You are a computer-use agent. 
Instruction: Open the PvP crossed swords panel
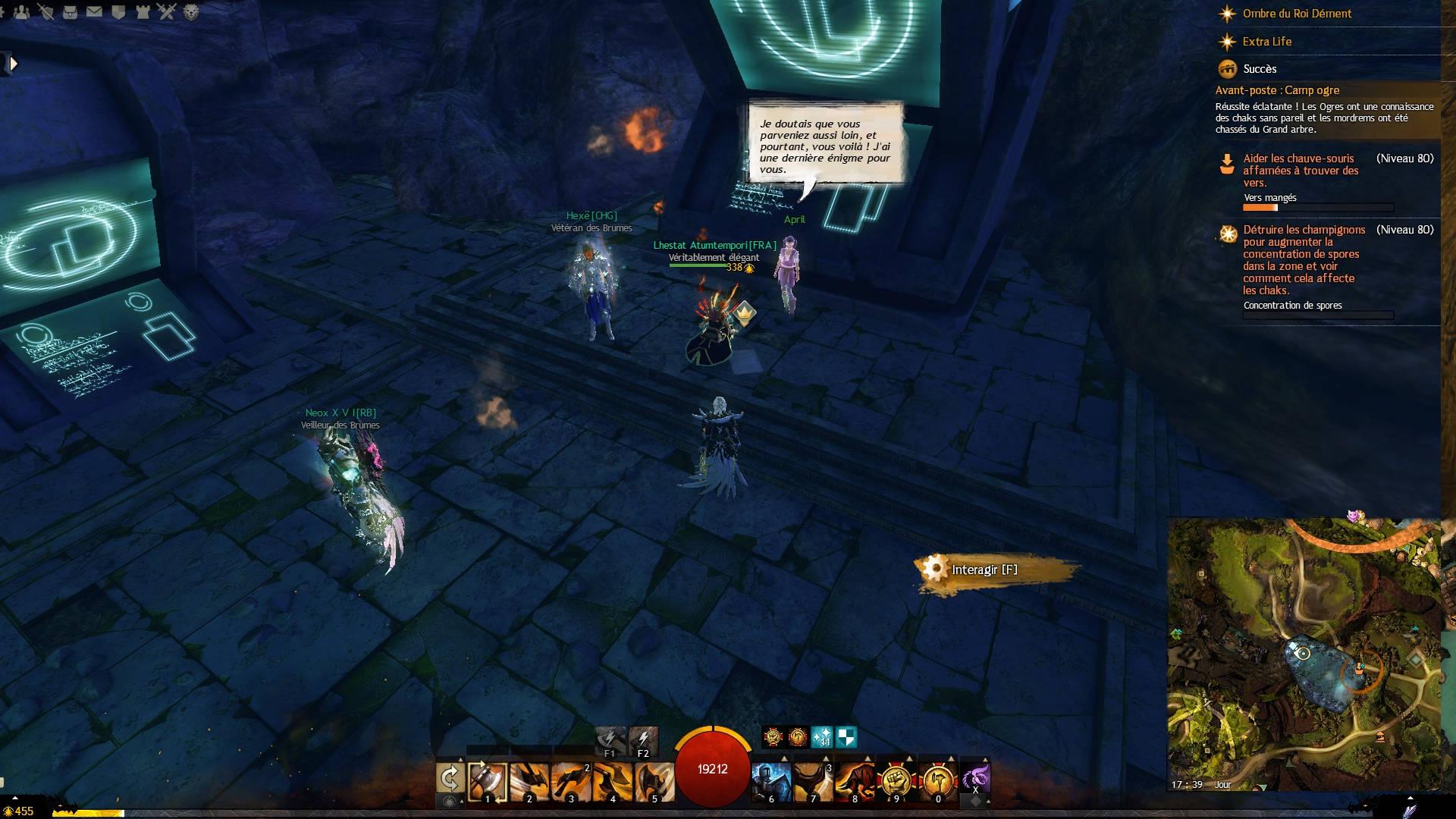166,11
